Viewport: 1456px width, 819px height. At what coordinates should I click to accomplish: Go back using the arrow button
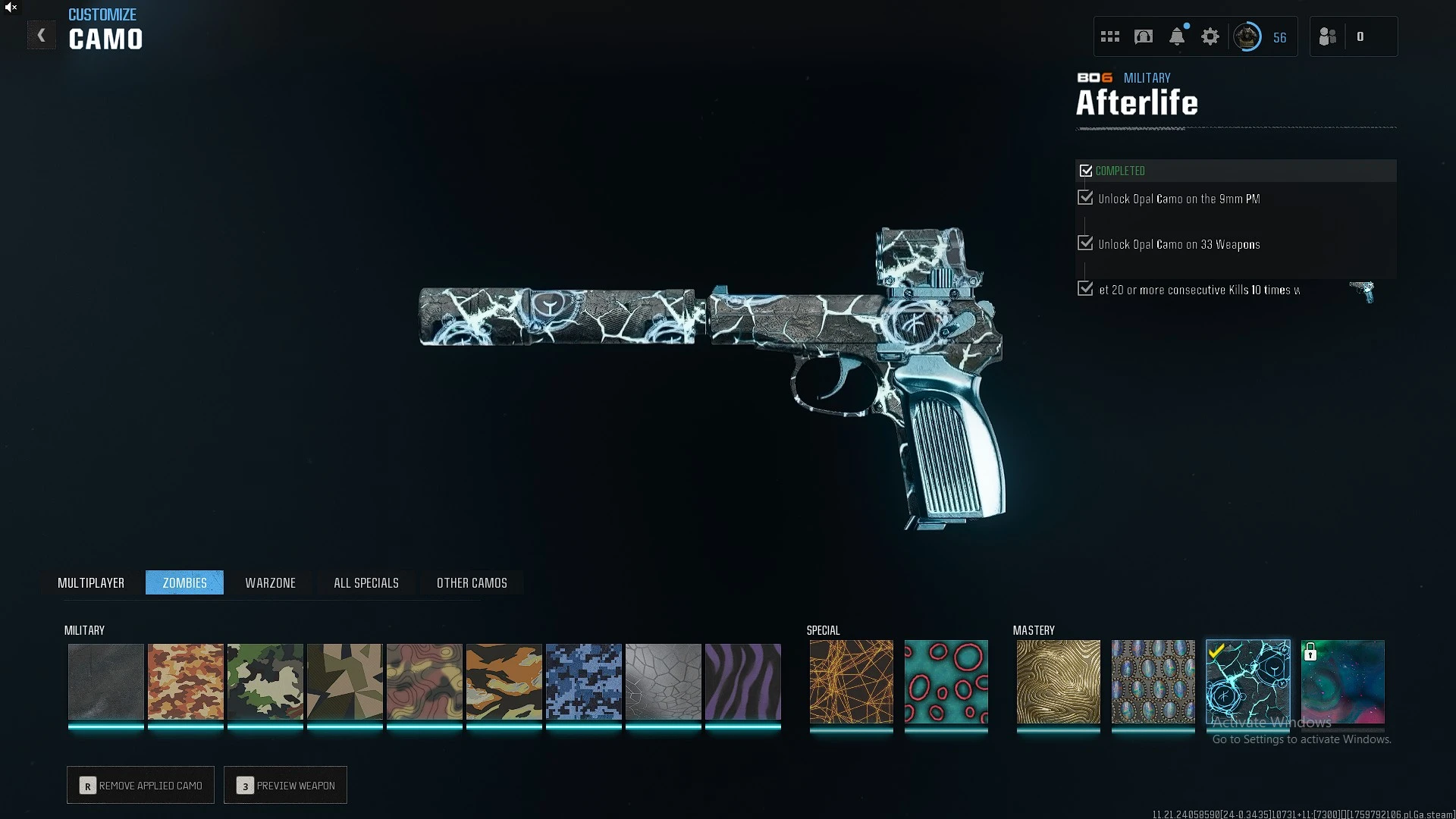point(42,36)
